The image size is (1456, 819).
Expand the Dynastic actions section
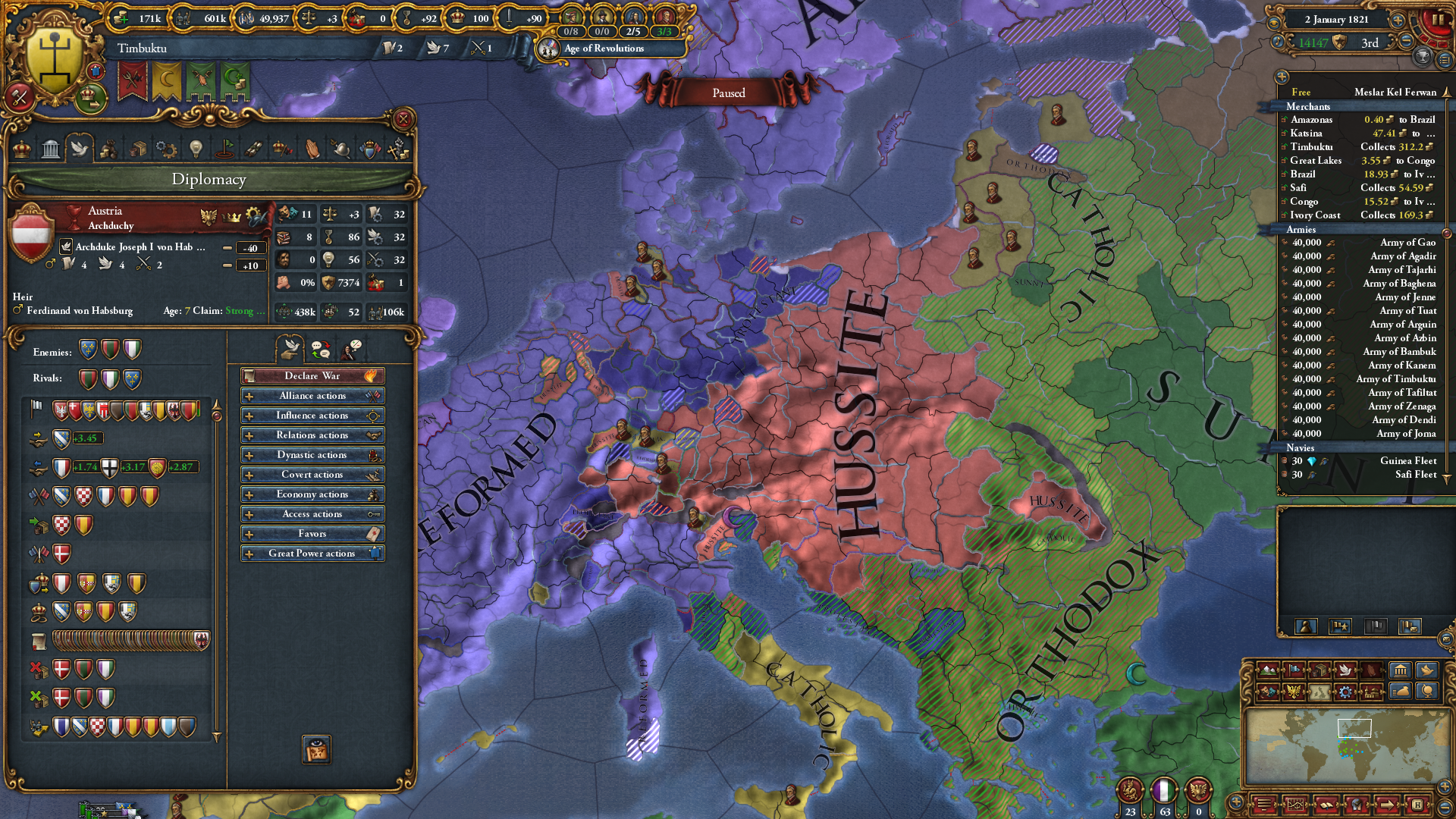click(x=312, y=454)
